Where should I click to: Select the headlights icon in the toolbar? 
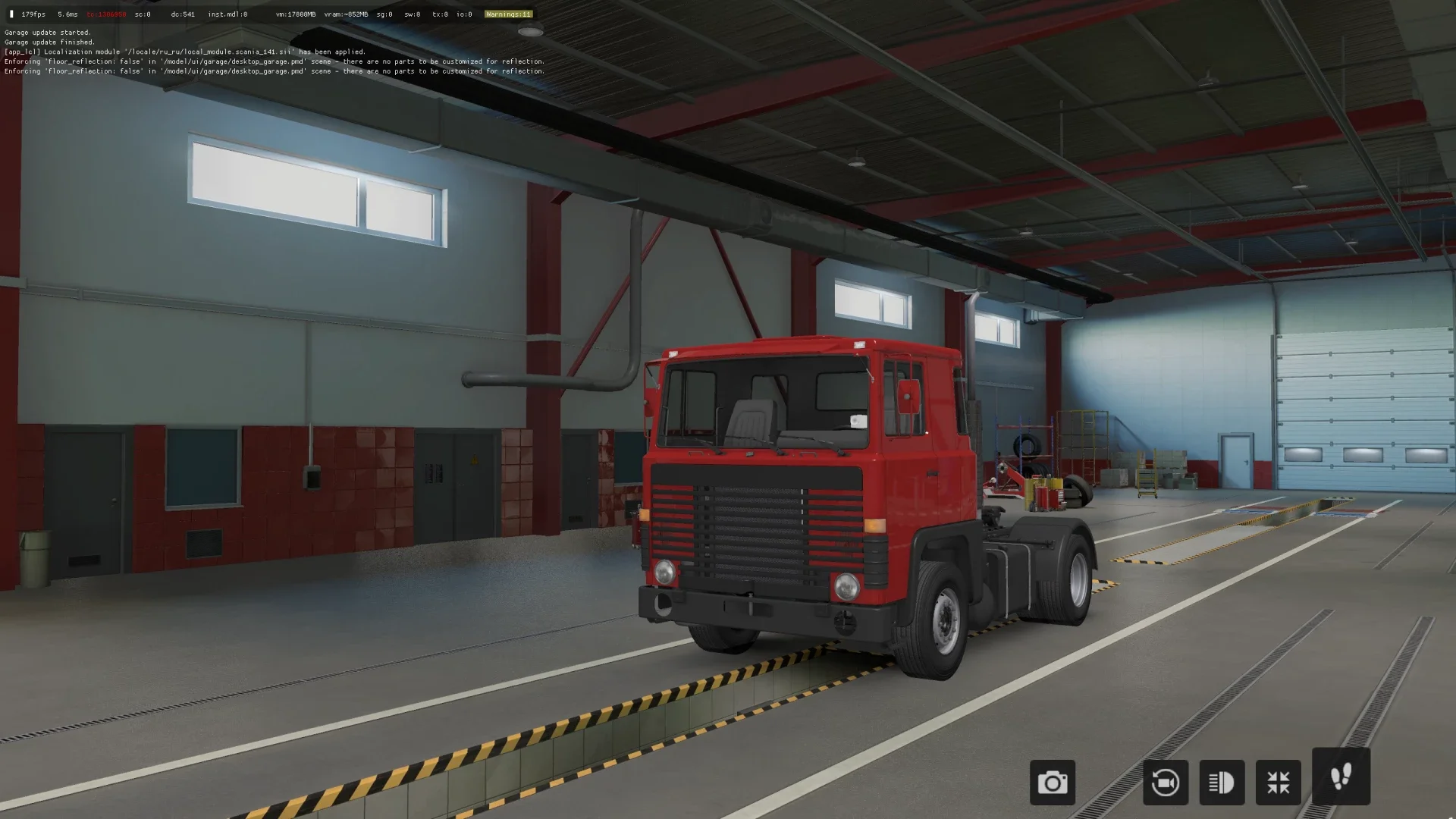(x=1221, y=782)
